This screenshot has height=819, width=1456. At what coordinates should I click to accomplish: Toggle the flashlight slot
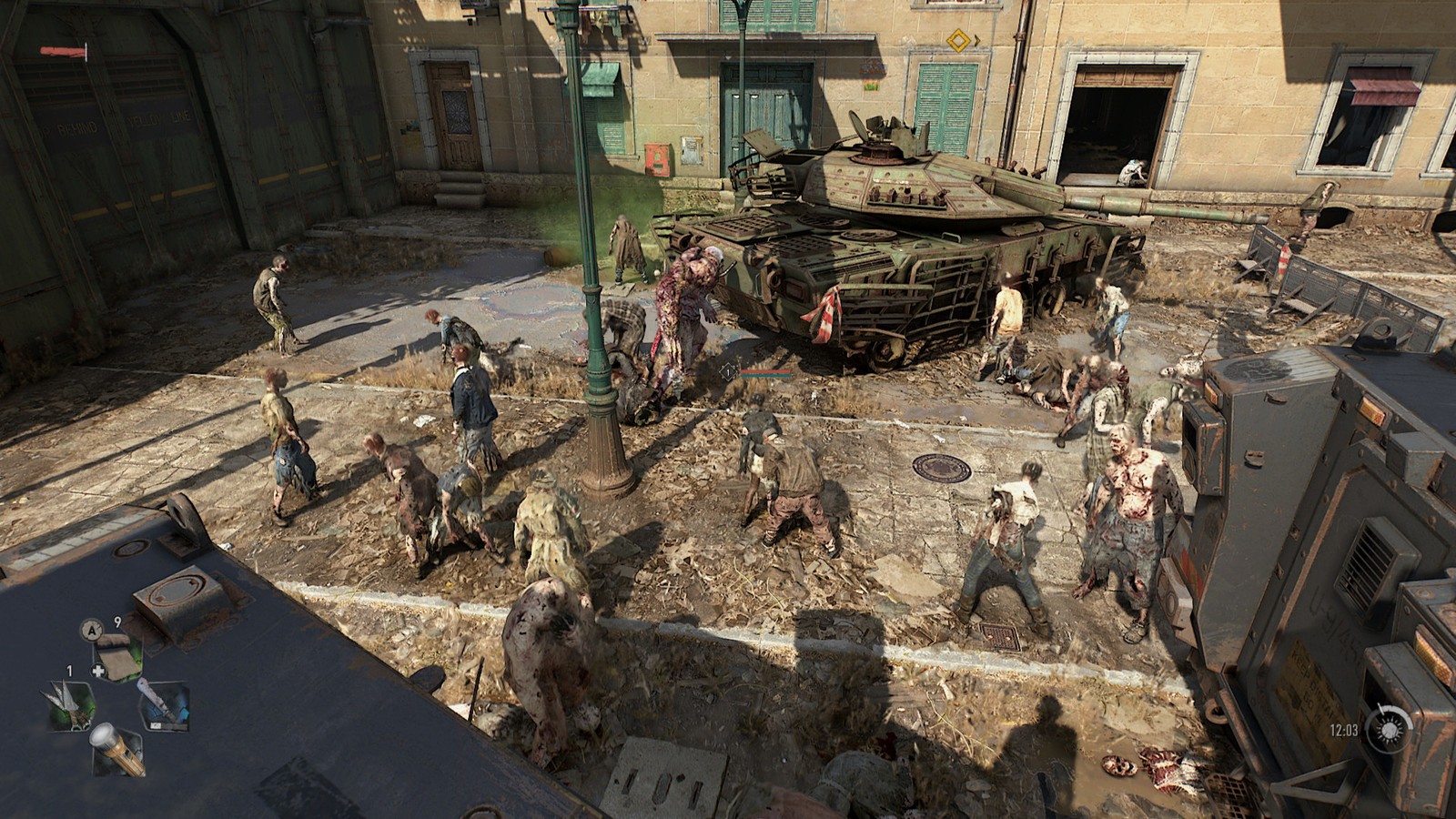point(118,749)
